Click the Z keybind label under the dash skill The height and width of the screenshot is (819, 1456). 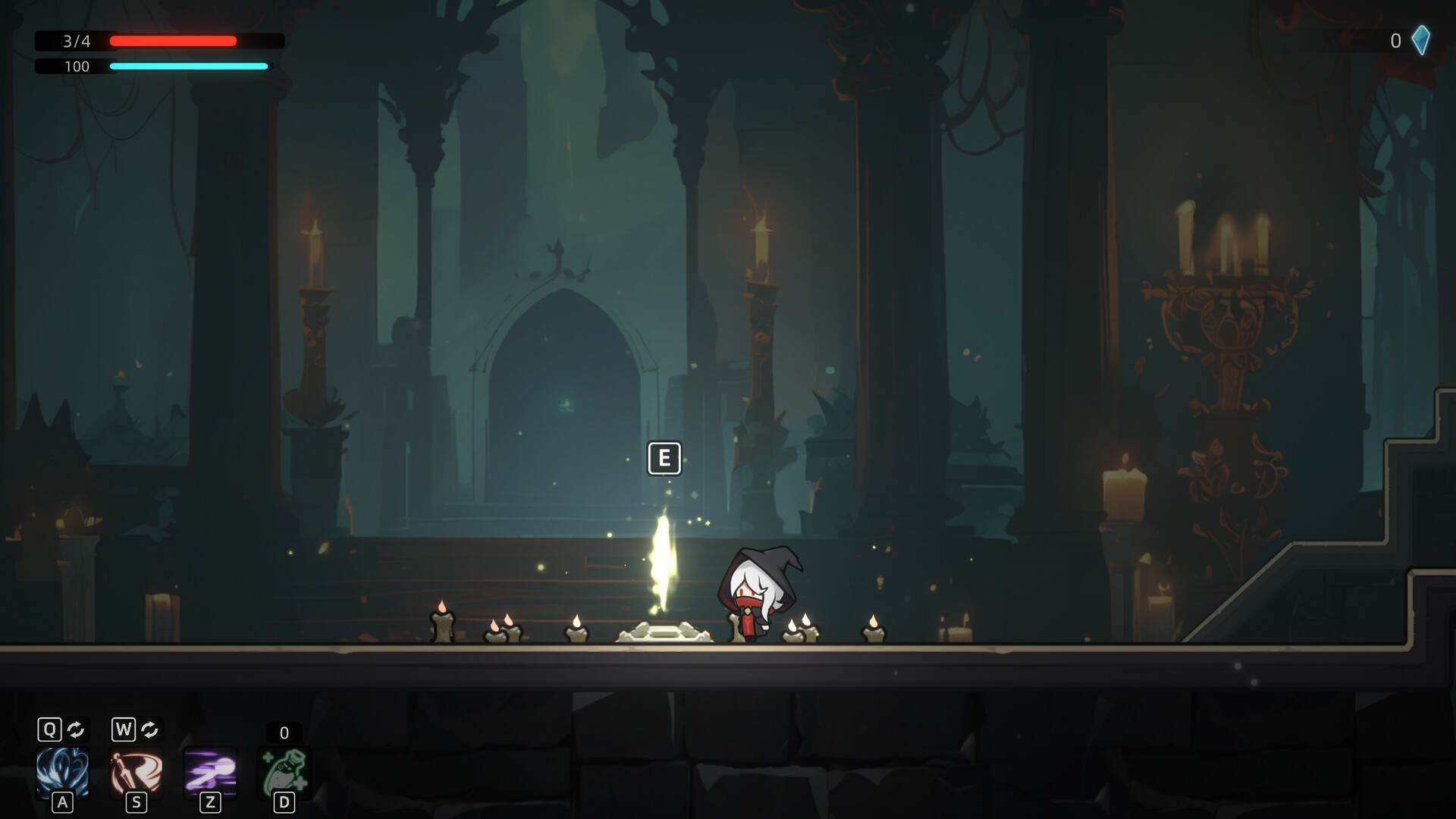[211, 800]
